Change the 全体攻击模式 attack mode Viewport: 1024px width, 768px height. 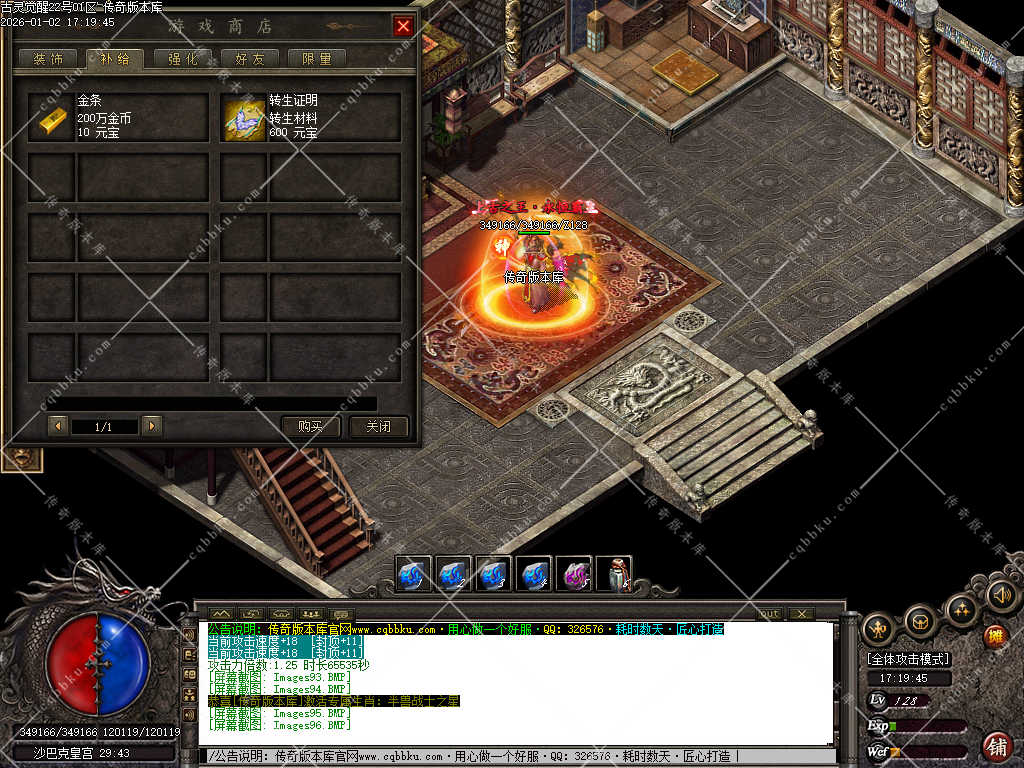(x=908, y=659)
